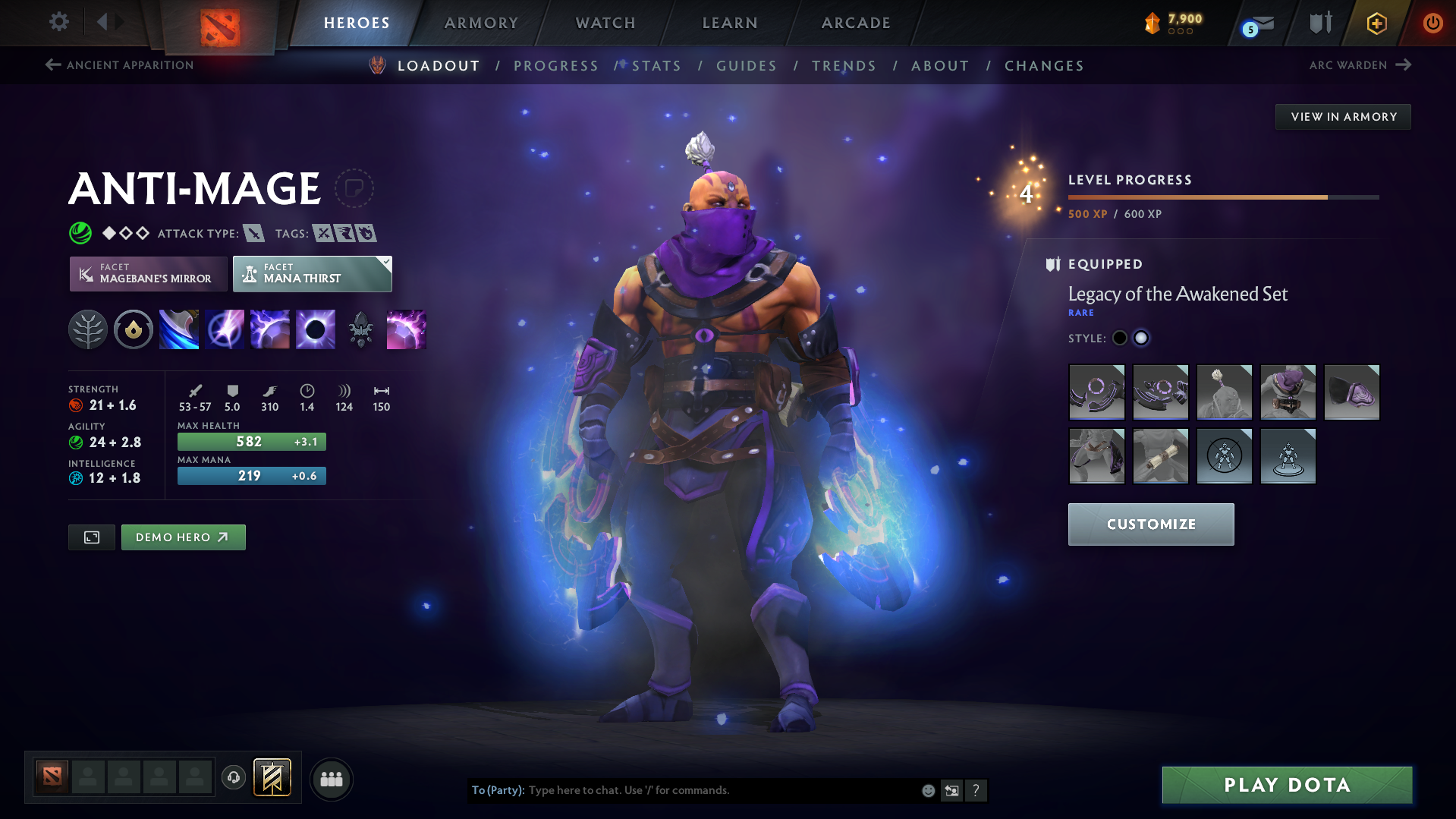Open the Watch menu
Image resolution: width=1456 pixels, height=819 pixels.
click(x=605, y=23)
